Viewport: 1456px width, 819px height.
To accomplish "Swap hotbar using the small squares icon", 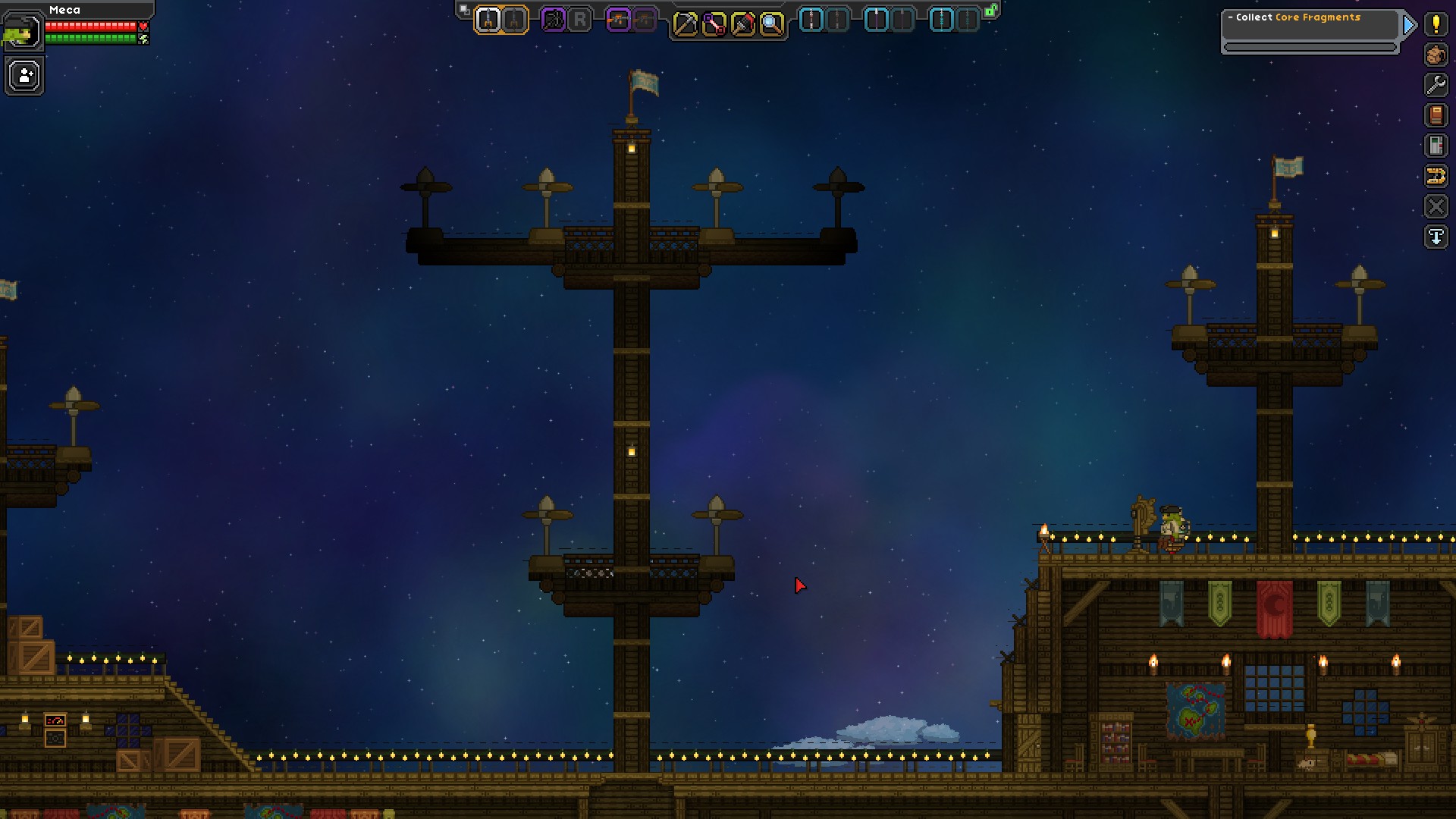I will point(464,10).
